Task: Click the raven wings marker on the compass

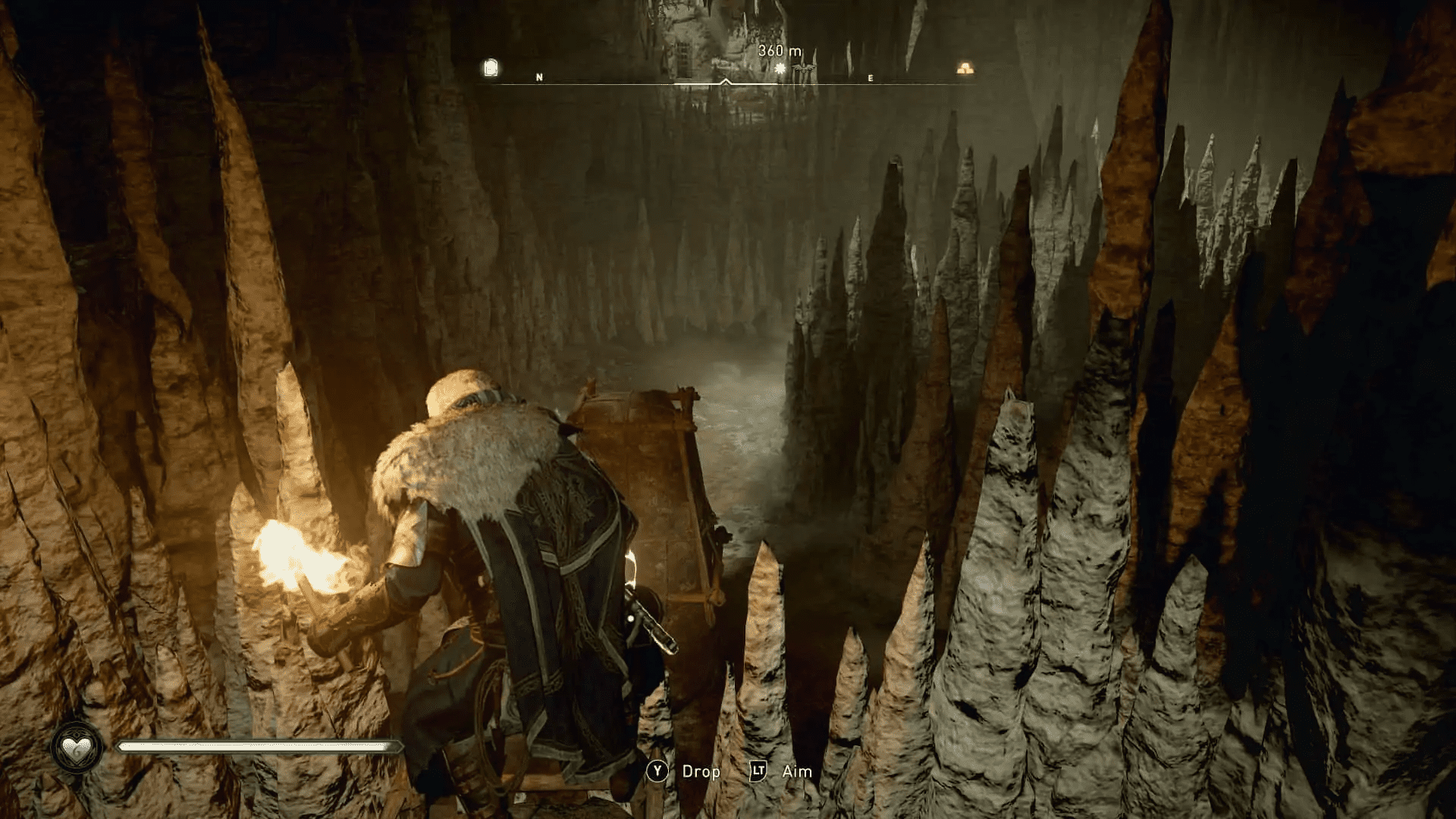Action: tap(805, 67)
